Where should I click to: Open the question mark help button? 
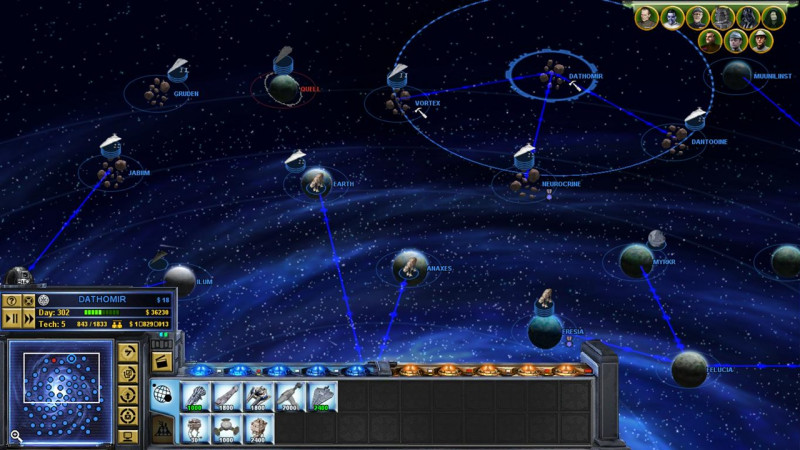click(12, 300)
